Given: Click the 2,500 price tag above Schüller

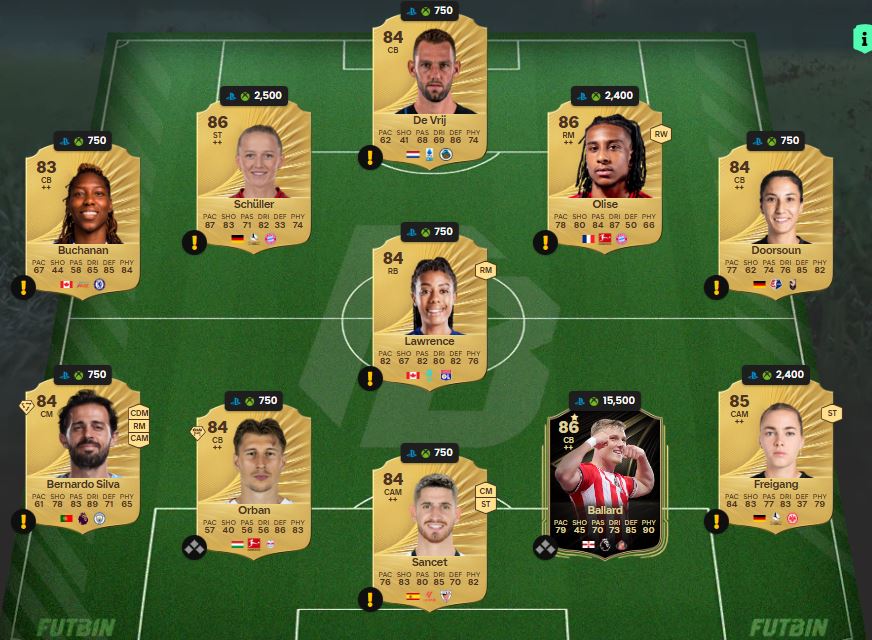Looking at the screenshot, I should (256, 96).
